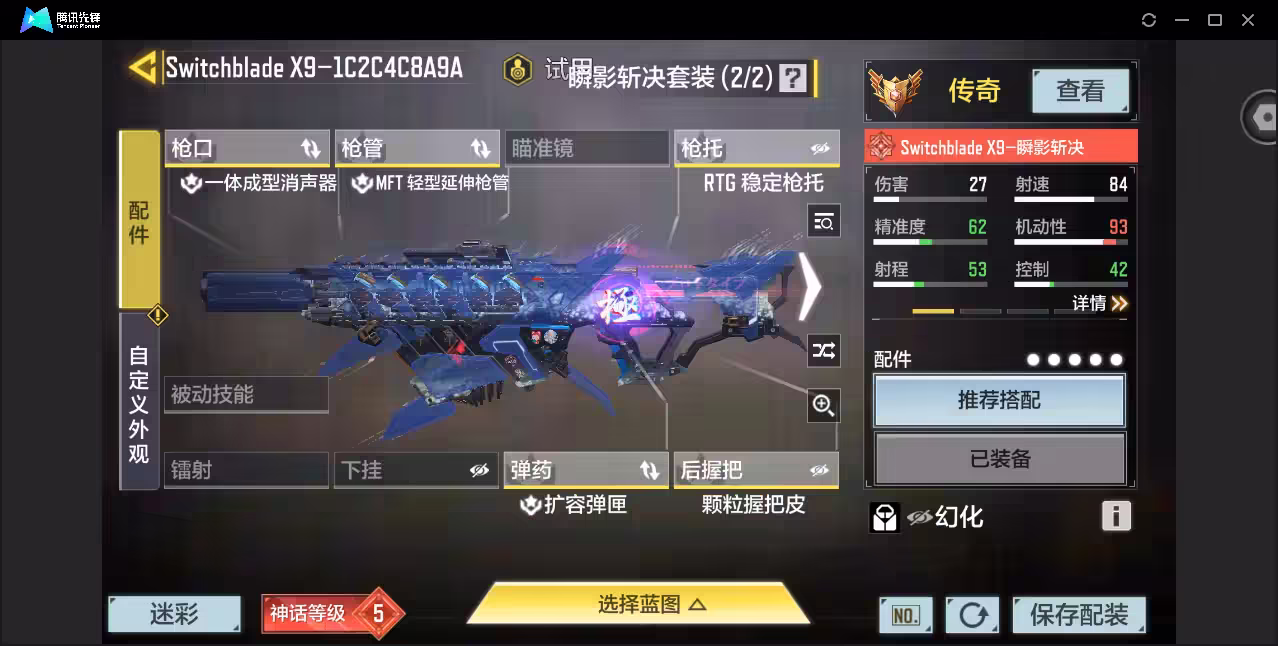Go back using the yellow arrow
Image resolution: width=1278 pixels, height=646 pixels.
143,68
